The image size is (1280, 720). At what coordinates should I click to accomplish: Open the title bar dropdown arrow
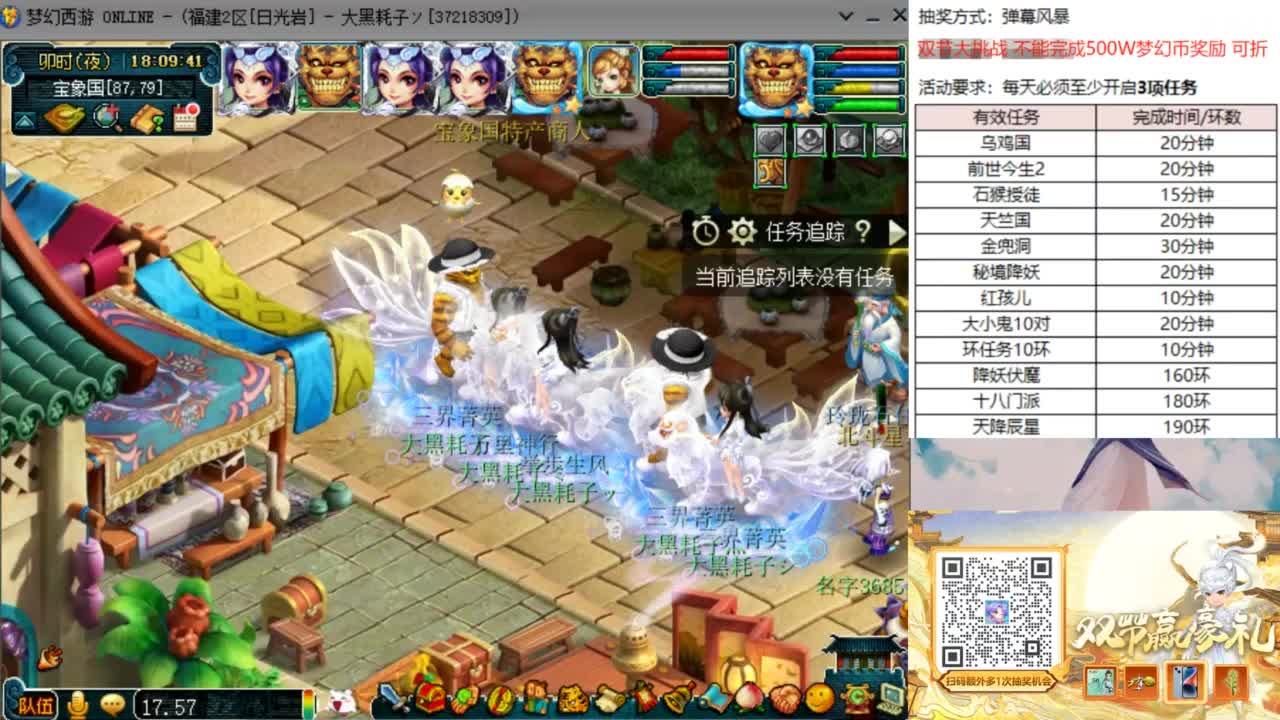click(845, 15)
